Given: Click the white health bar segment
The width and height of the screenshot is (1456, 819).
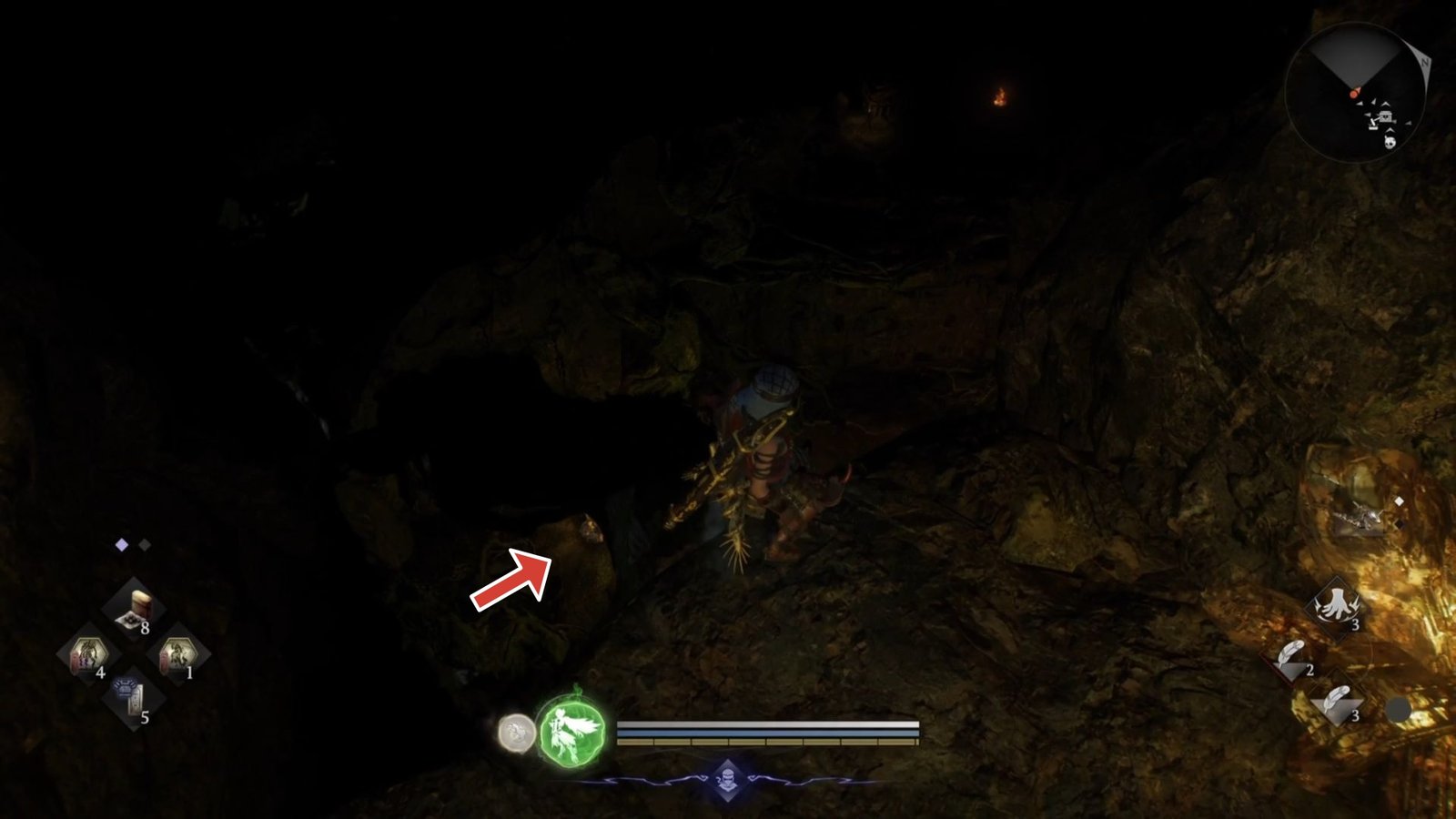Looking at the screenshot, I should point(764,726).
